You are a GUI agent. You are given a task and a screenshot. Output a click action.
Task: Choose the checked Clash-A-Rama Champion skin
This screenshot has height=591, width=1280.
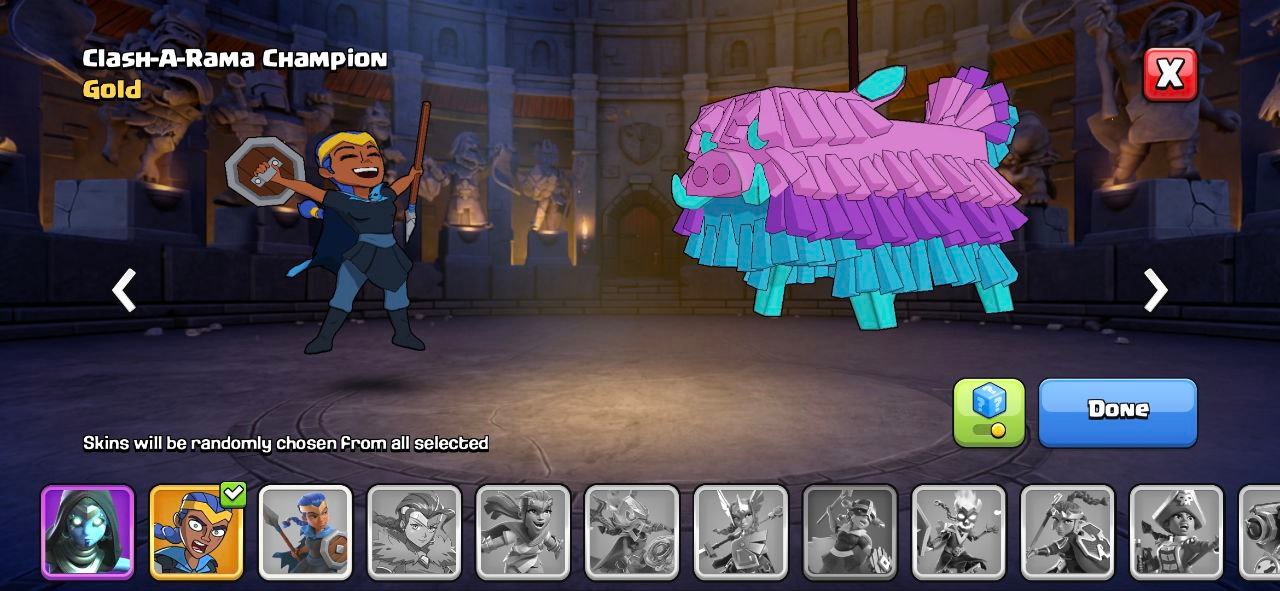pyautogui.click(x=196, y=532)
